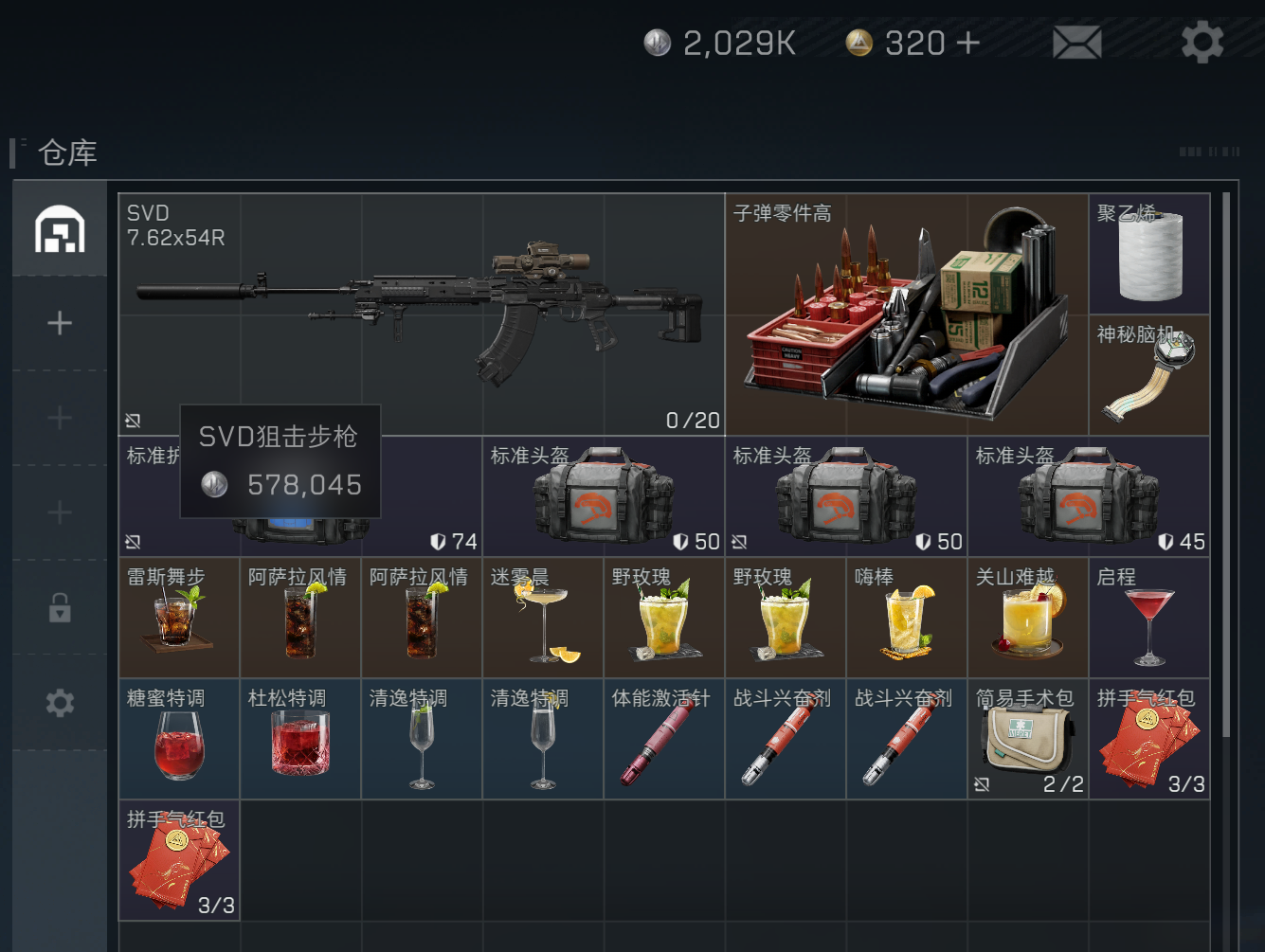Viewport: 1265px width, 952px height.
Task: Open the main stash tab icon
Action: (60, 229)
